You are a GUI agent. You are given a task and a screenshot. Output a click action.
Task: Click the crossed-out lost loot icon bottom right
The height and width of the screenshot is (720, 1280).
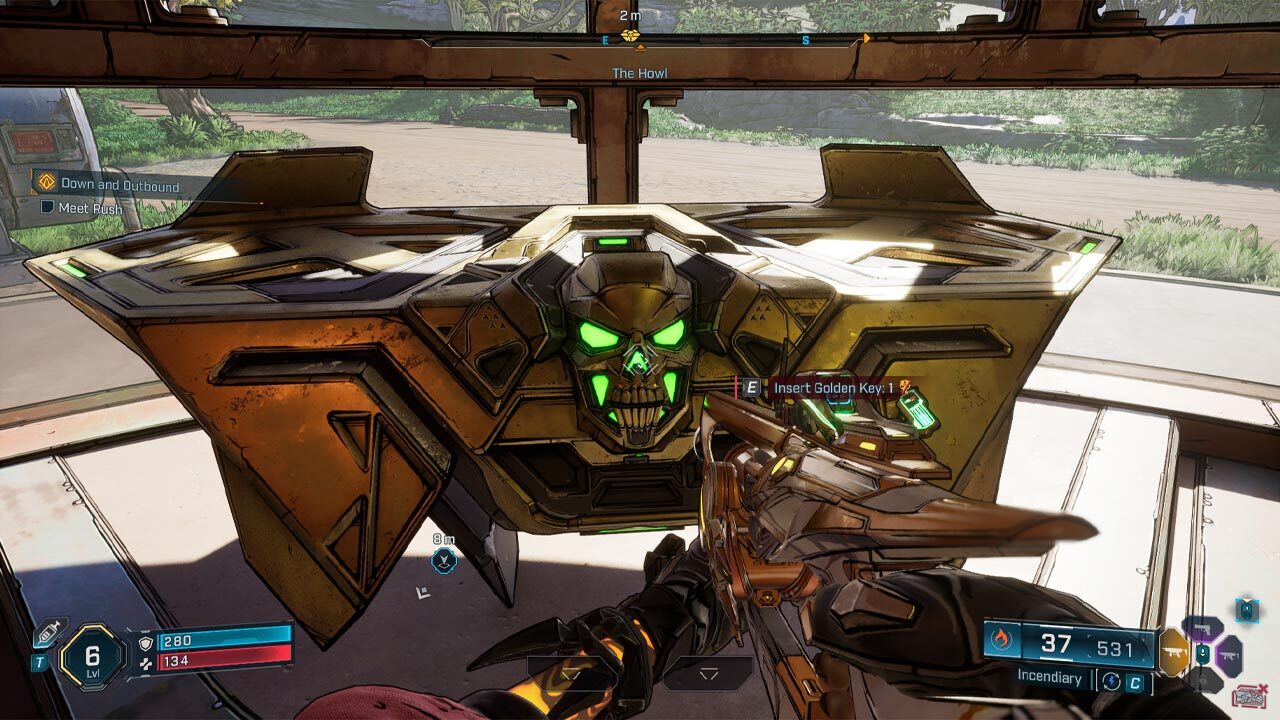1248,696
